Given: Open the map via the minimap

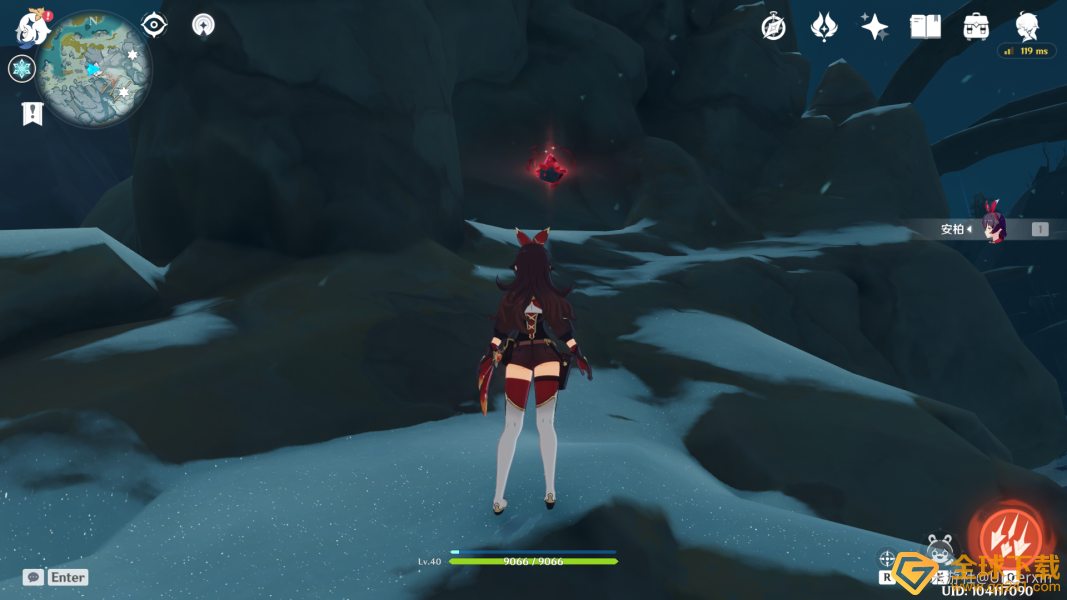Looking at the screenshot, I should [x=93, y=68].
